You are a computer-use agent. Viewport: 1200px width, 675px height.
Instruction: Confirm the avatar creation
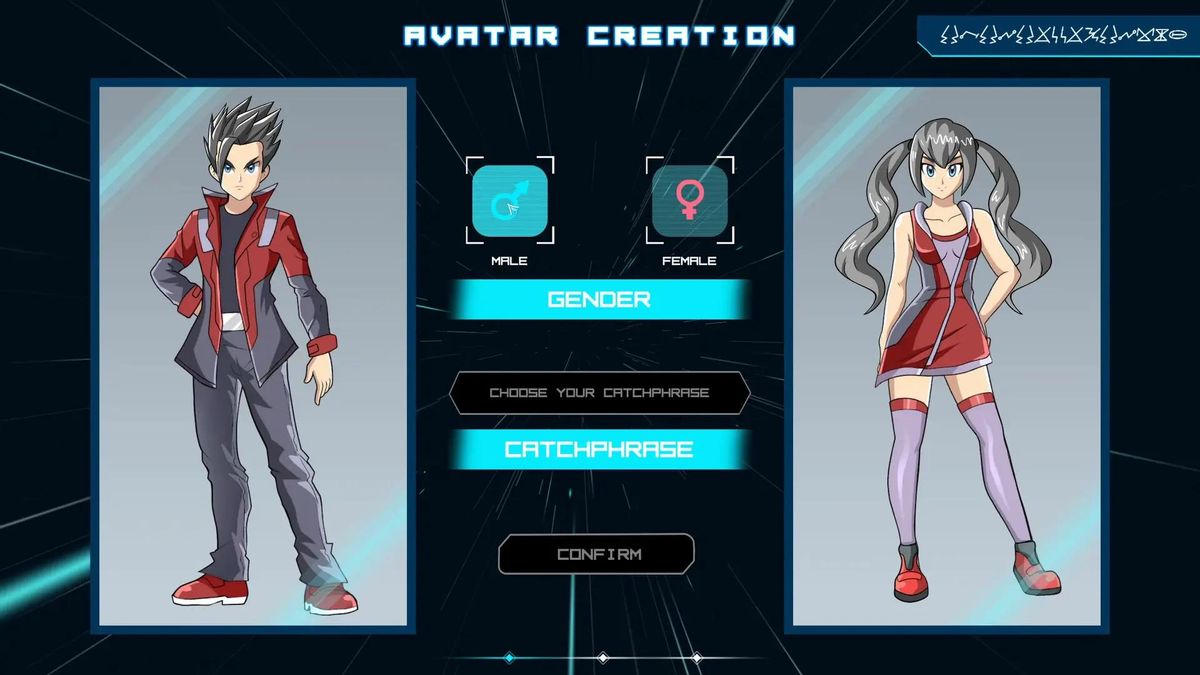coord(597,554)
